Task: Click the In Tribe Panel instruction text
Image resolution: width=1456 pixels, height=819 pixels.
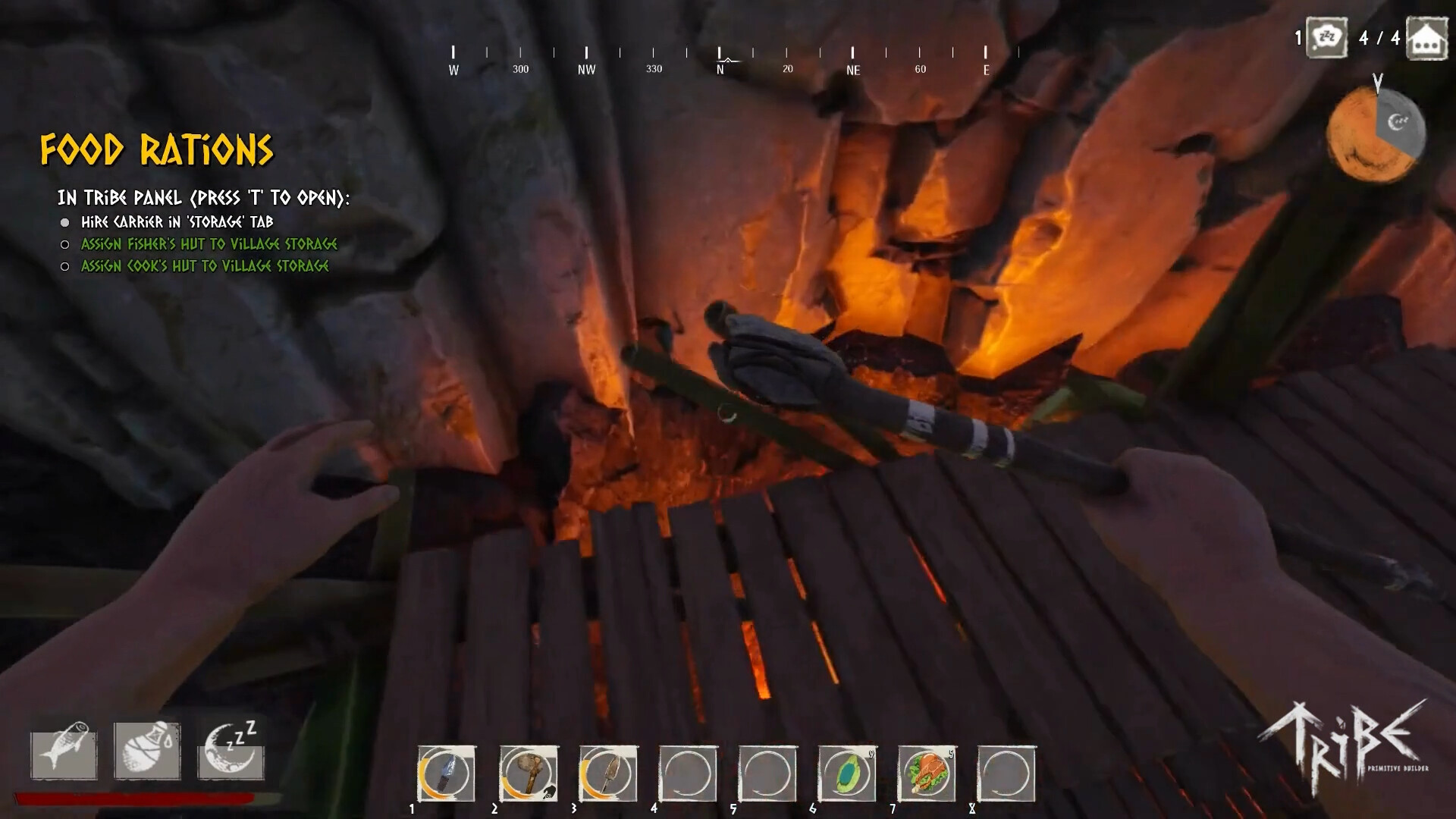Action: tap(203, 196)
